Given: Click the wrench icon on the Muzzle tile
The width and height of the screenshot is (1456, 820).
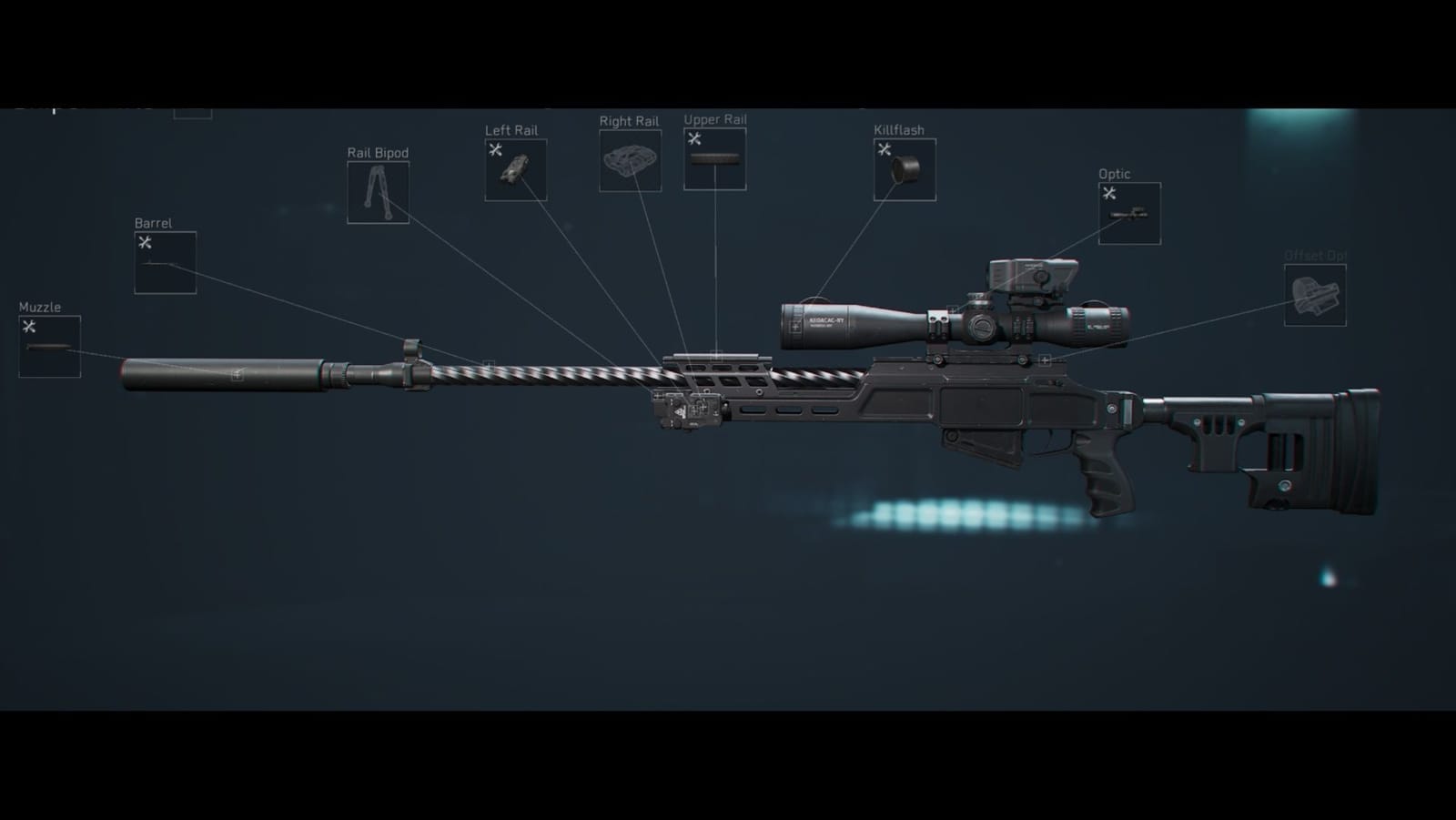Looking at the screenshot, I should (x=30, y=328).
